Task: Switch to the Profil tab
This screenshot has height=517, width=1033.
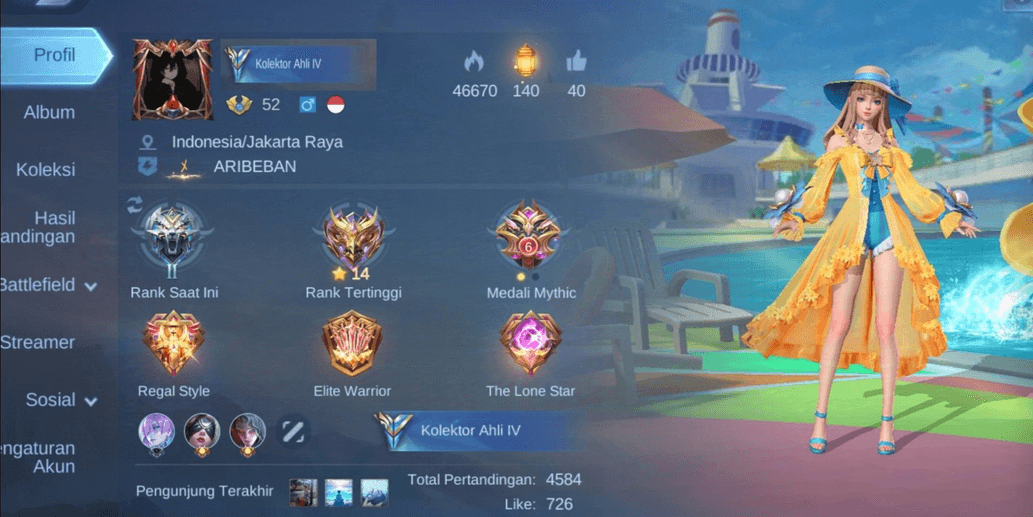Action: pyautogui.click(x=54, y=56)
